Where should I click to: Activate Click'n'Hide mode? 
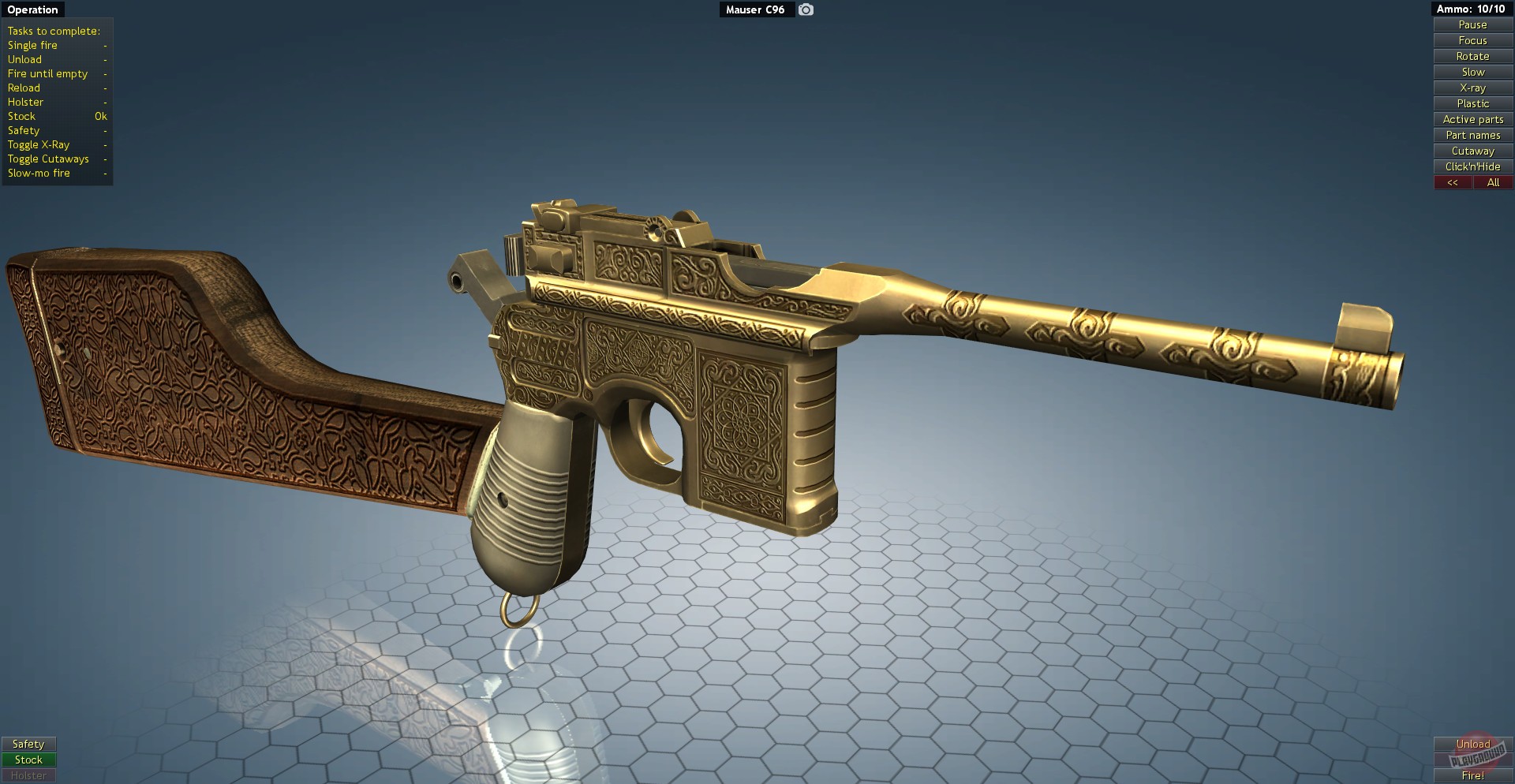pos(1472,166)
